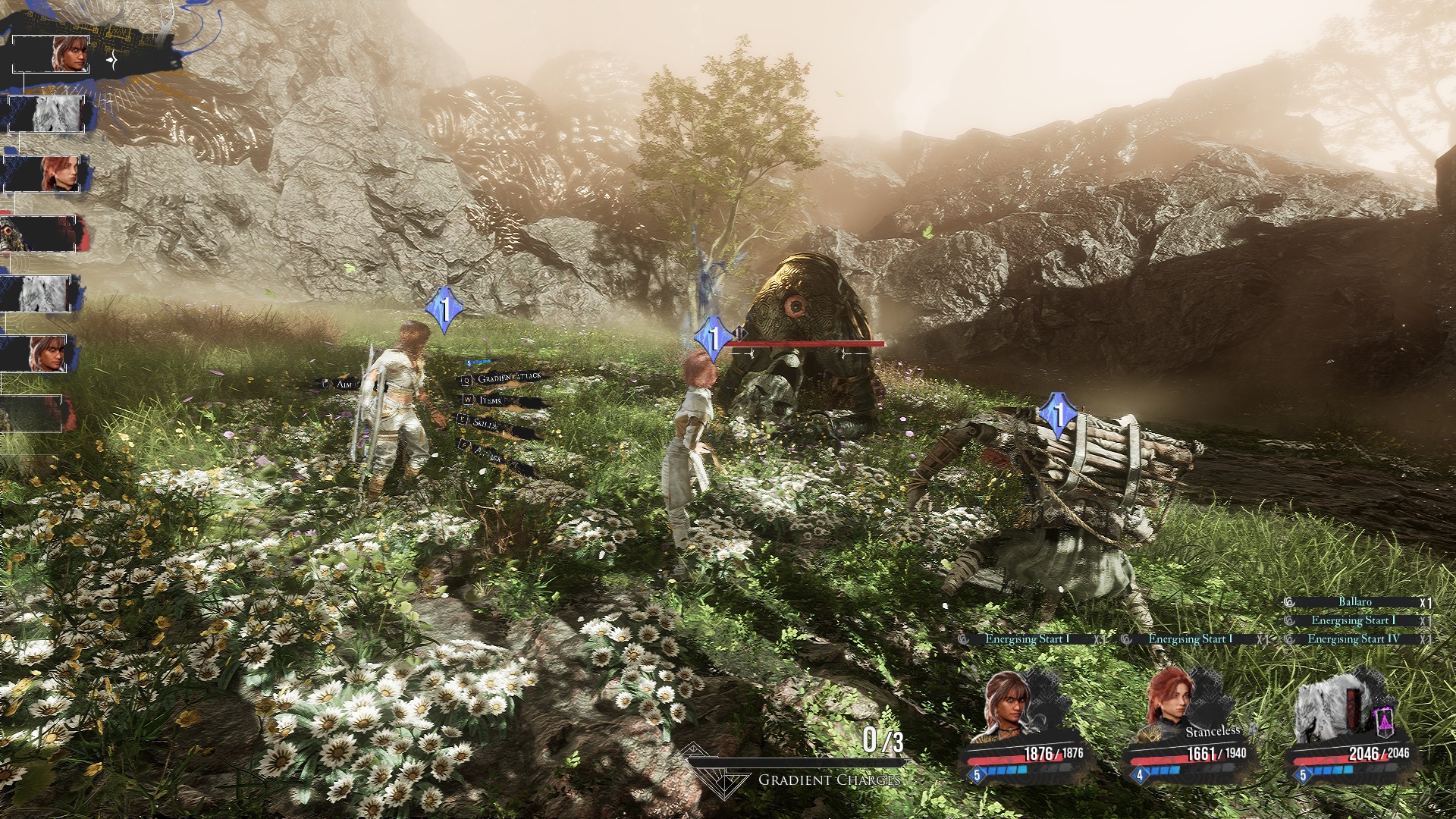1456x819 pixels.
Task: Open the Items battle menu
Action: [490, 400]
